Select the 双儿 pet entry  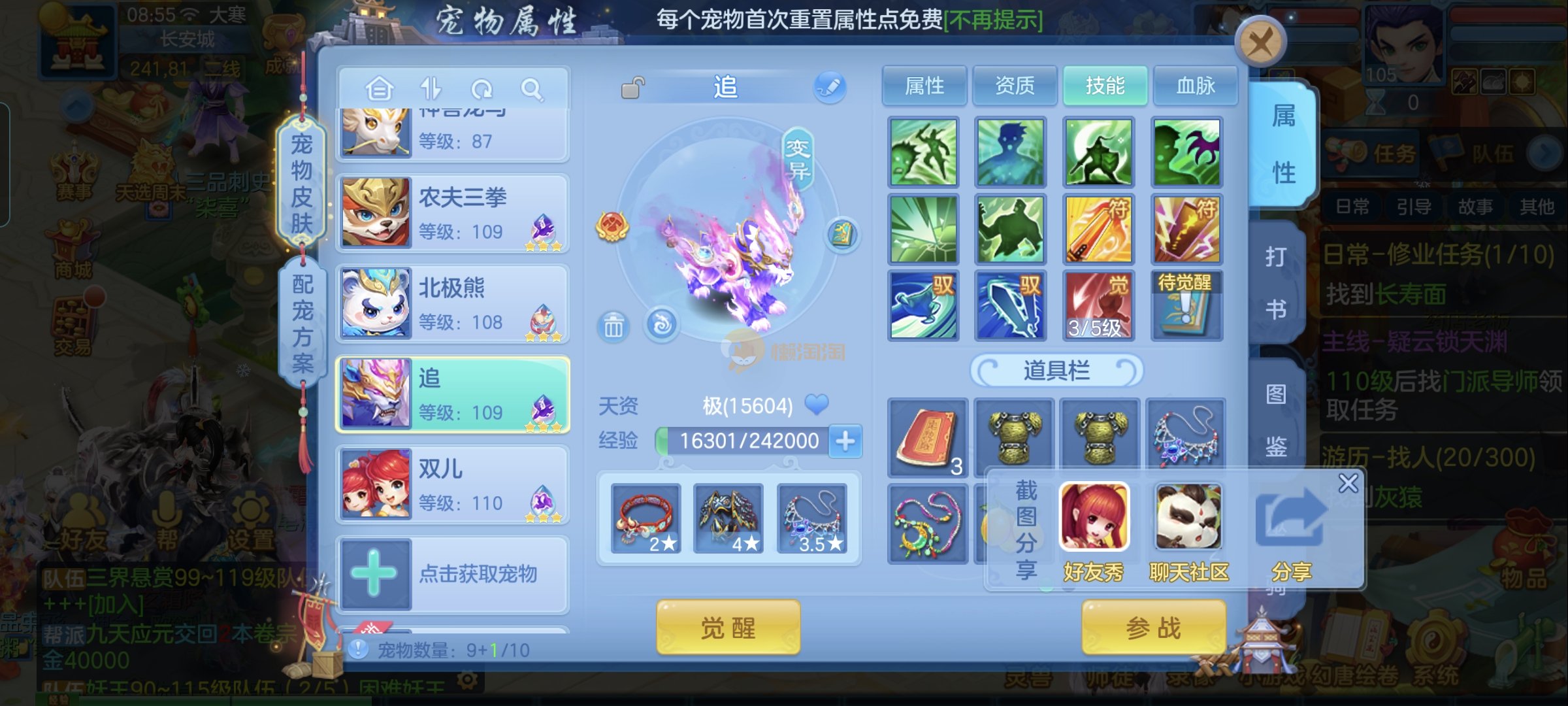point(452,484)
